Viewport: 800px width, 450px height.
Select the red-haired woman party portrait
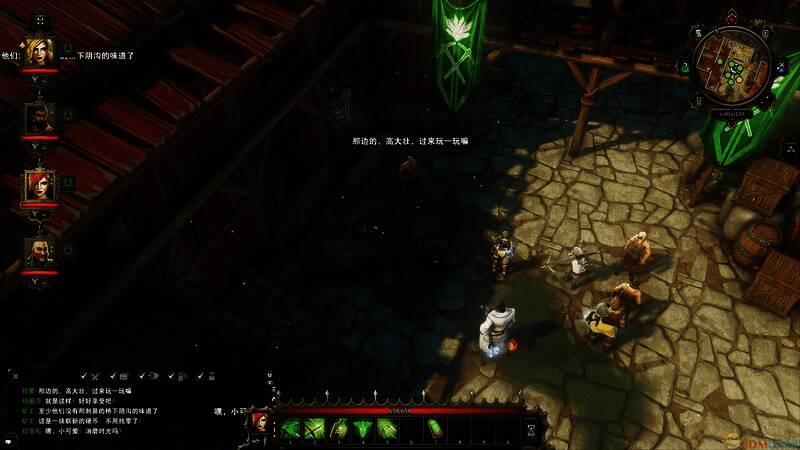[x=40, y=185]
